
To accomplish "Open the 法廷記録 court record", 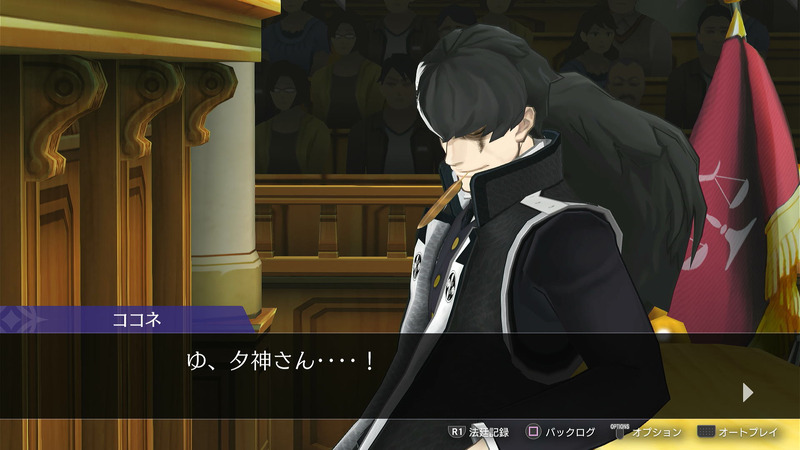I will (x=479, y=432).
